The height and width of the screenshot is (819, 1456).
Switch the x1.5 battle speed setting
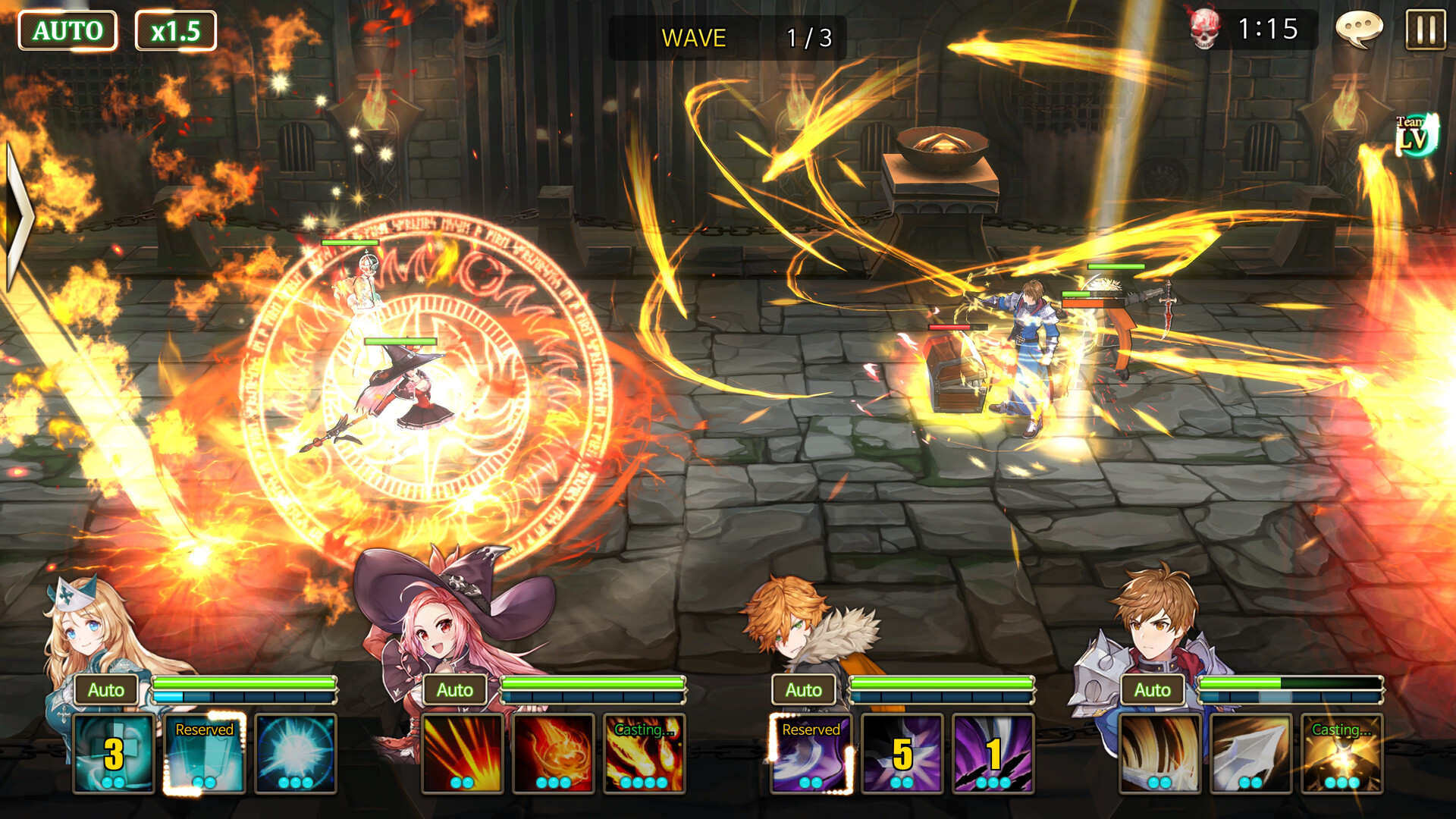(176, 30)
